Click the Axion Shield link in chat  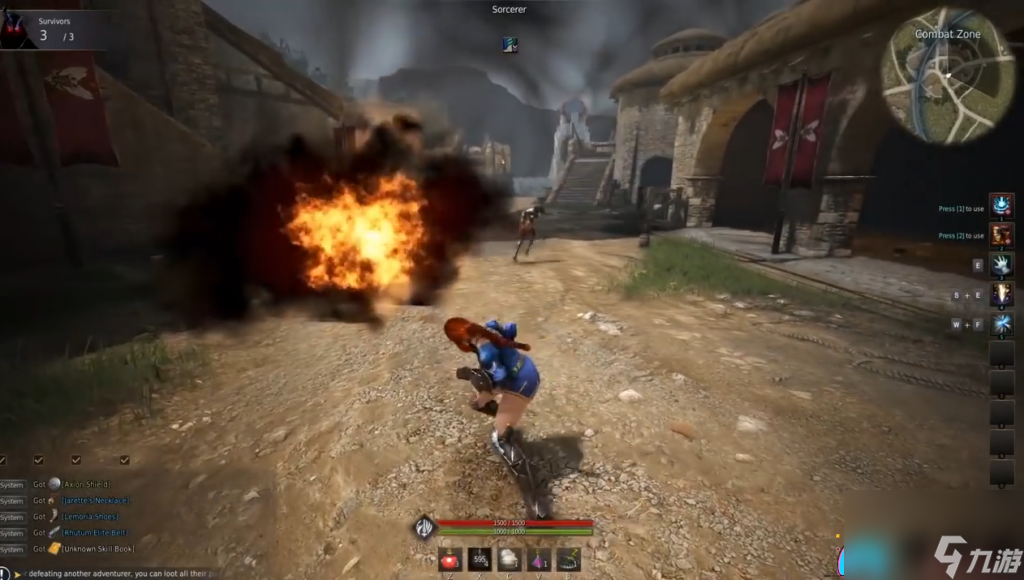coord(86,484)
